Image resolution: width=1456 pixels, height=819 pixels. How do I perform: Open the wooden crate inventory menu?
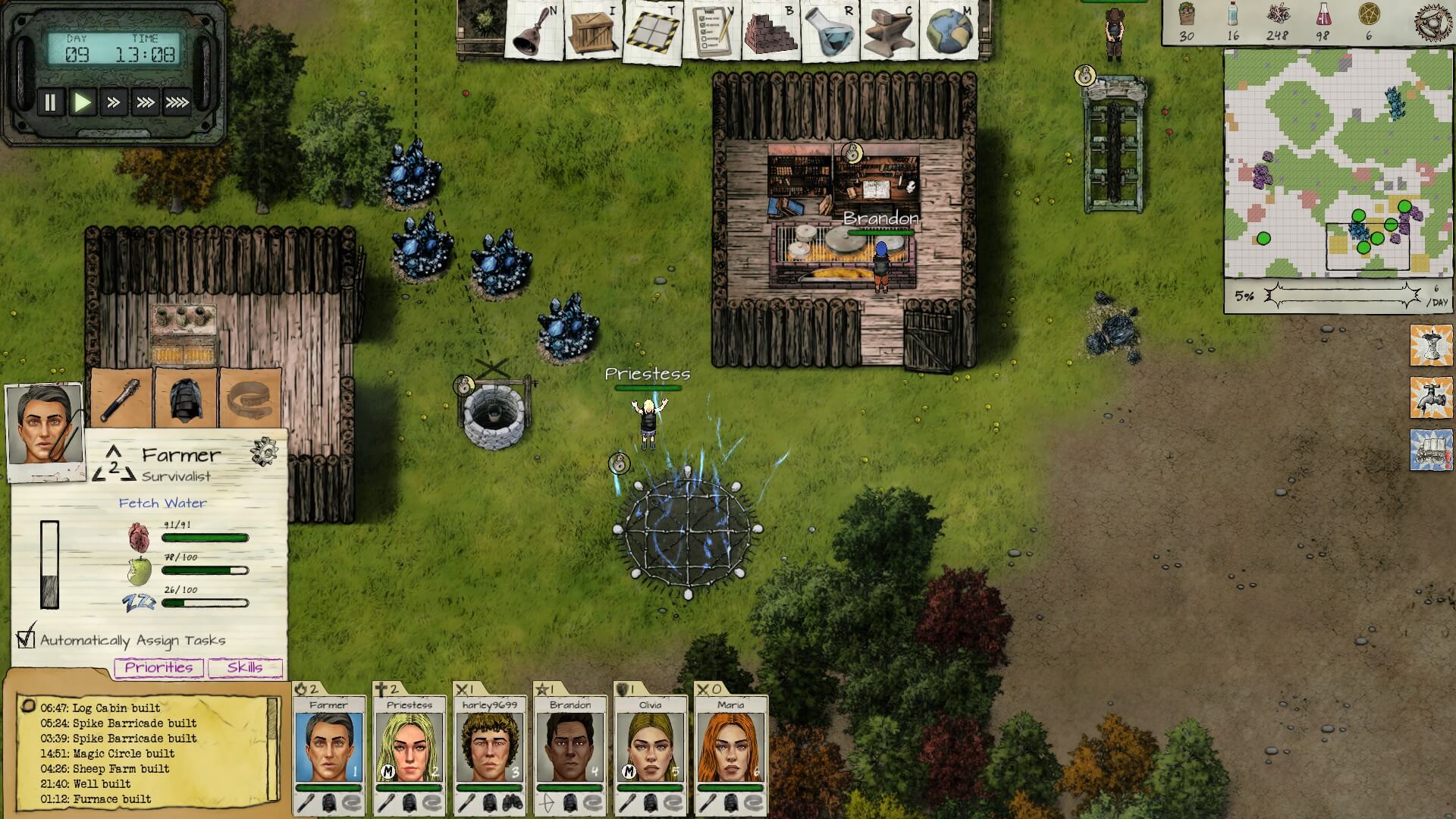pos(592,32)
